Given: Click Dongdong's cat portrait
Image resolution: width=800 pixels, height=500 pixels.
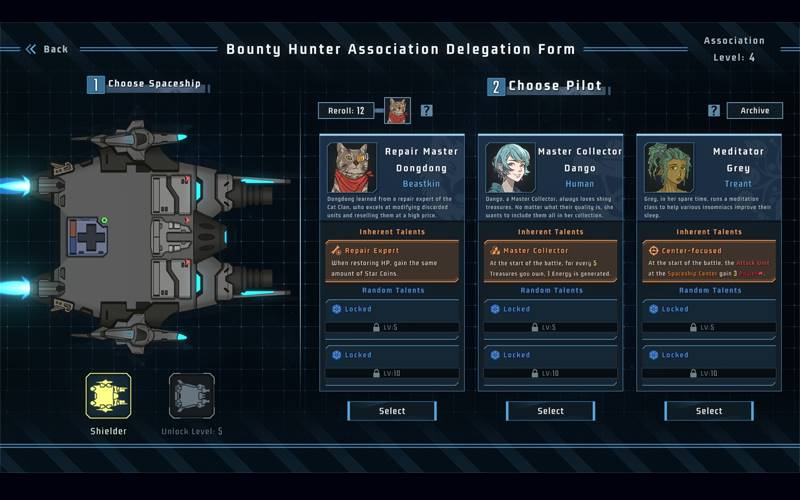Looking at the screenshot, I should tap(352, 167).
